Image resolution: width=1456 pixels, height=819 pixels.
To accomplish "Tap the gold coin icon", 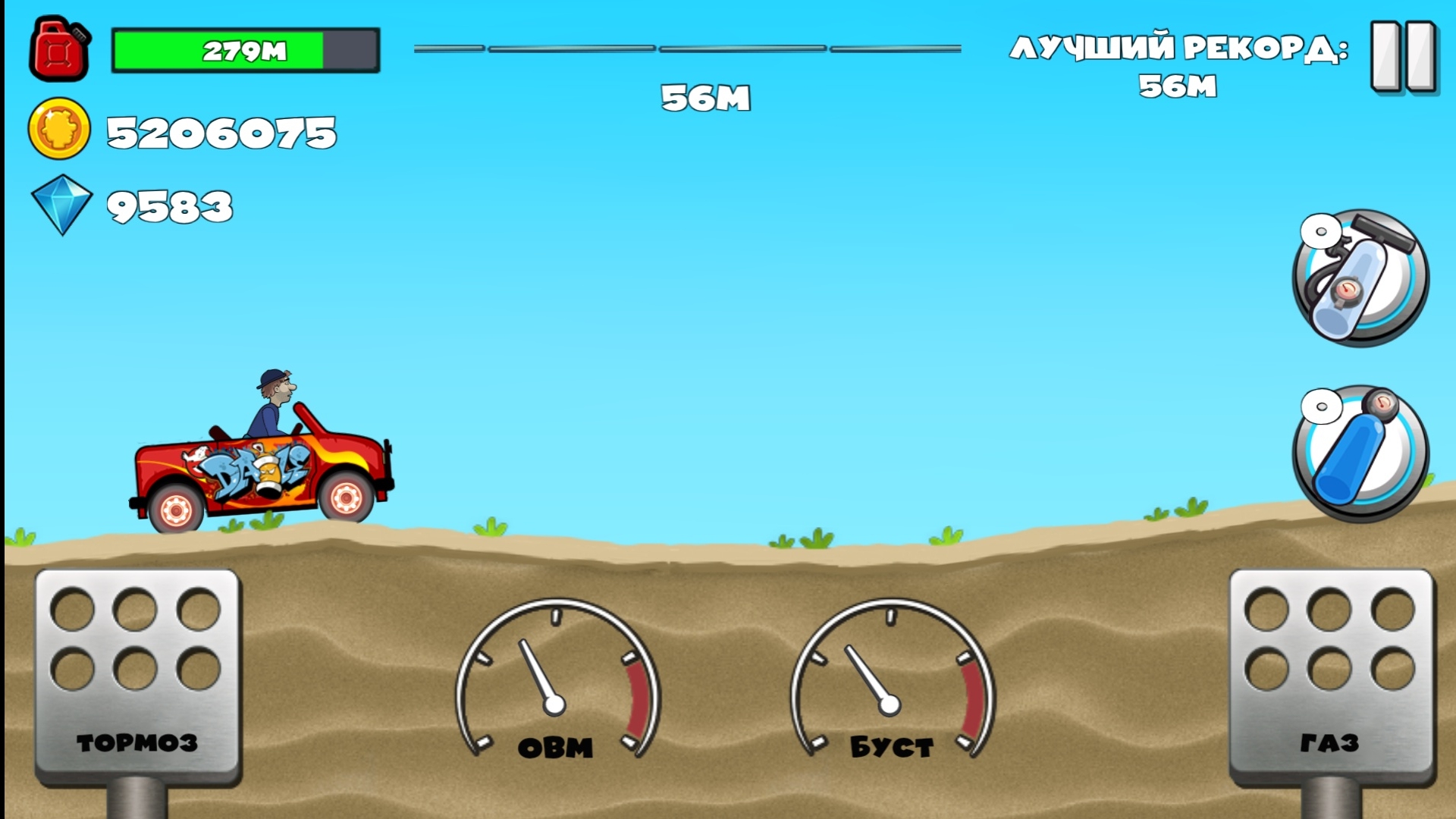I will [x=59, y=129].
